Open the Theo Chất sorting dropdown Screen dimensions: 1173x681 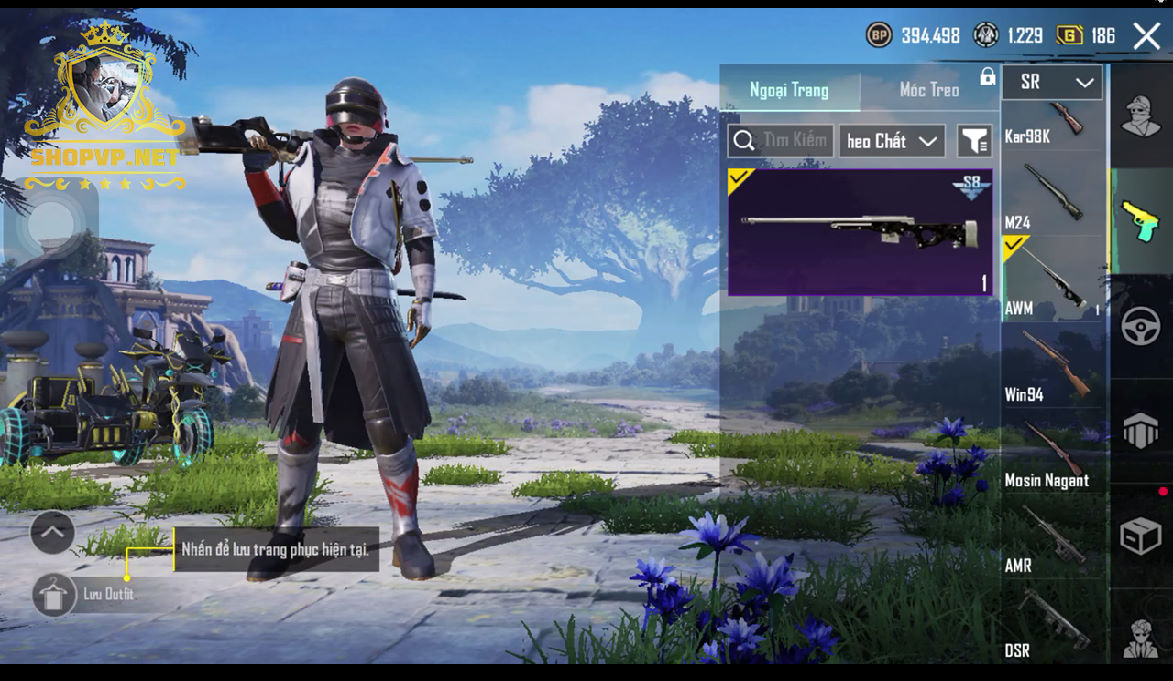click(892, 141)
